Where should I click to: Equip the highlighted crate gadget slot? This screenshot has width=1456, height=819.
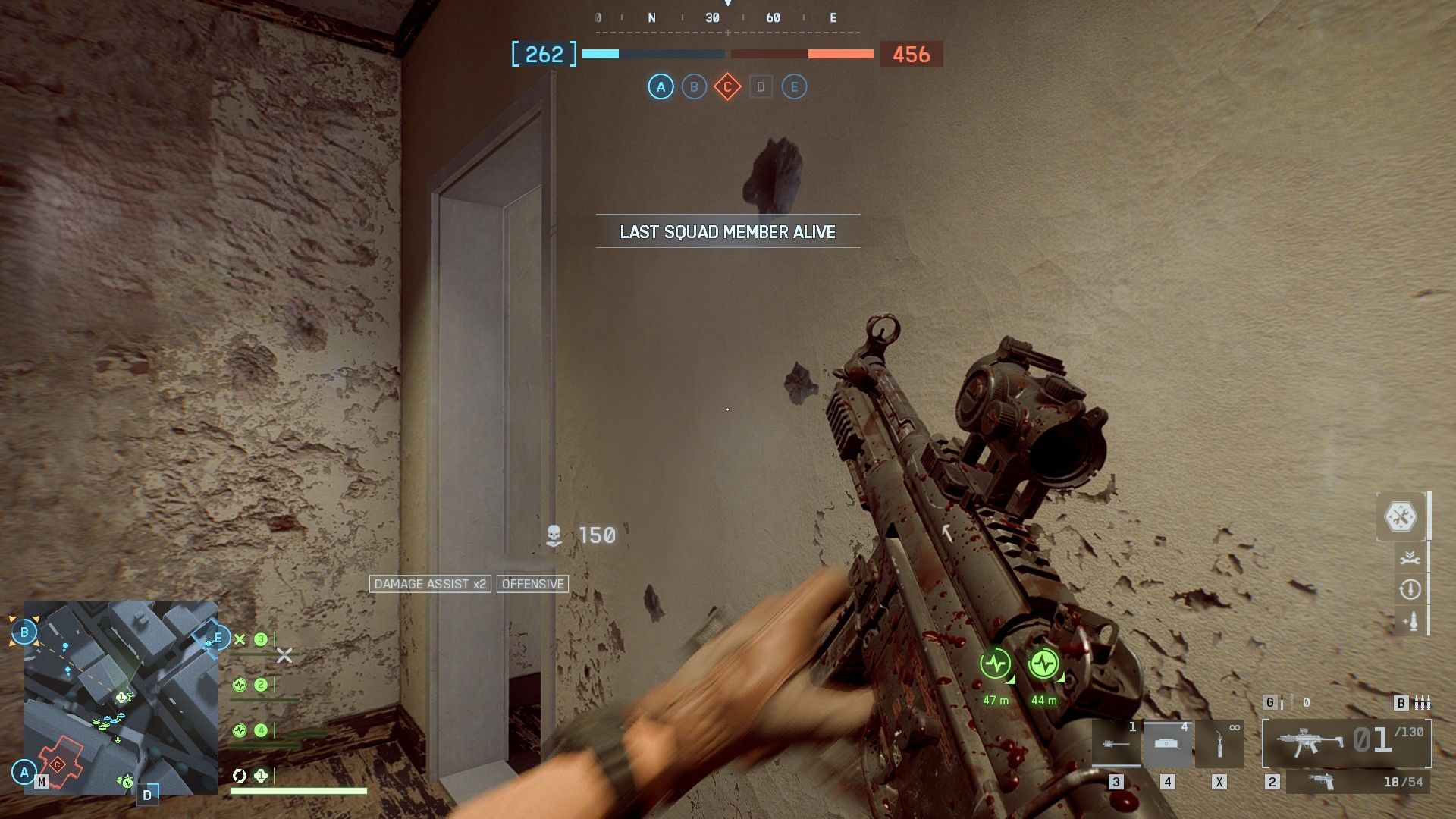(1167, 744)
